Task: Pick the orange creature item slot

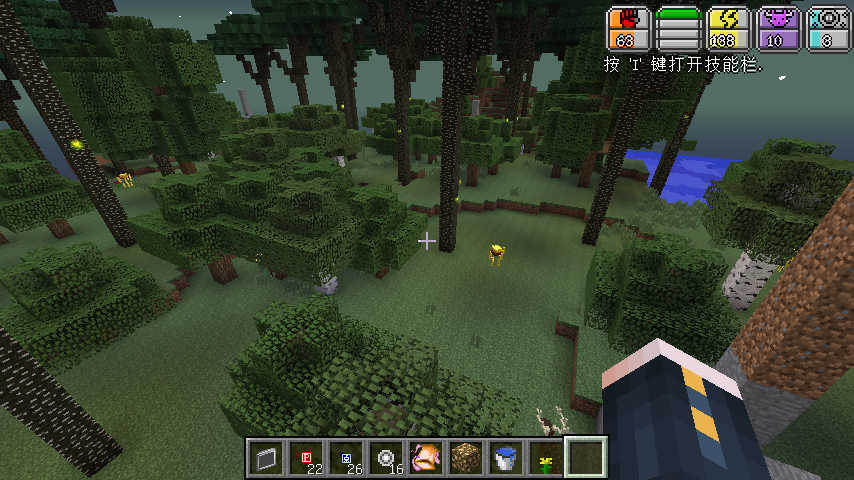Action: tap(425, 459)
